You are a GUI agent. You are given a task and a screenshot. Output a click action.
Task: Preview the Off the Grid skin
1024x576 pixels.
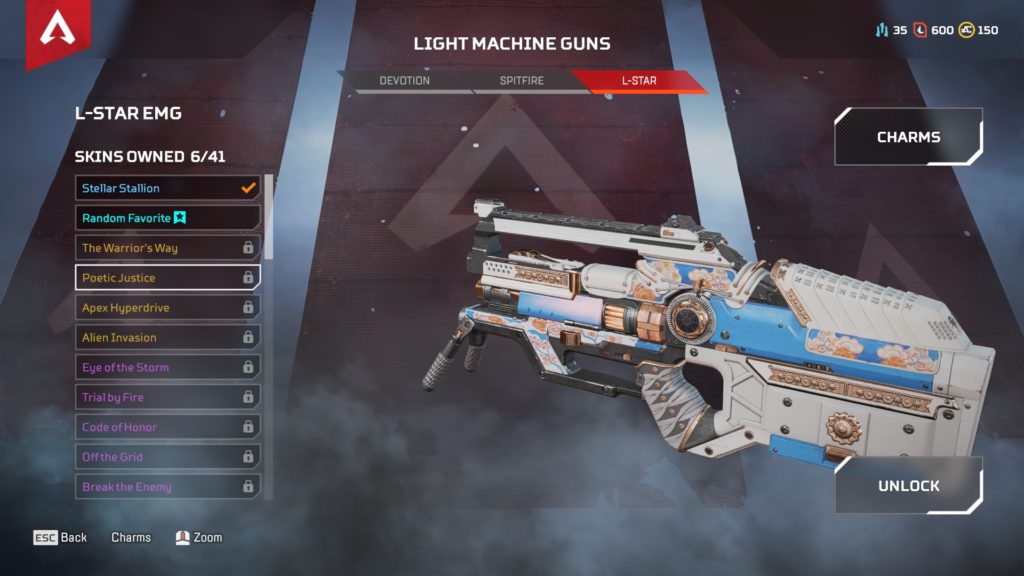[167, 457]
